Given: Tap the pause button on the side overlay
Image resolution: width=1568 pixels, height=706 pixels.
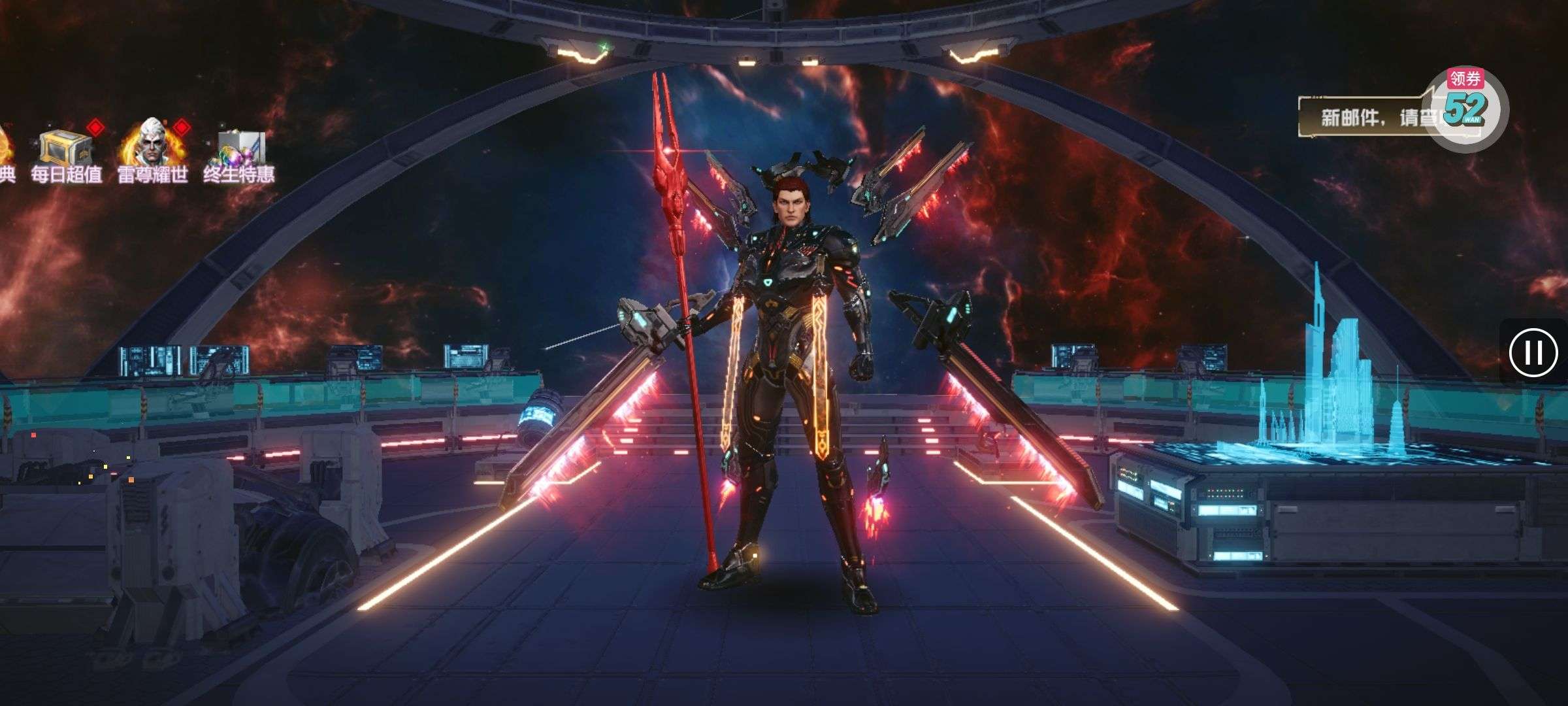Looking at the screenshot, I should pos(1533,353).
